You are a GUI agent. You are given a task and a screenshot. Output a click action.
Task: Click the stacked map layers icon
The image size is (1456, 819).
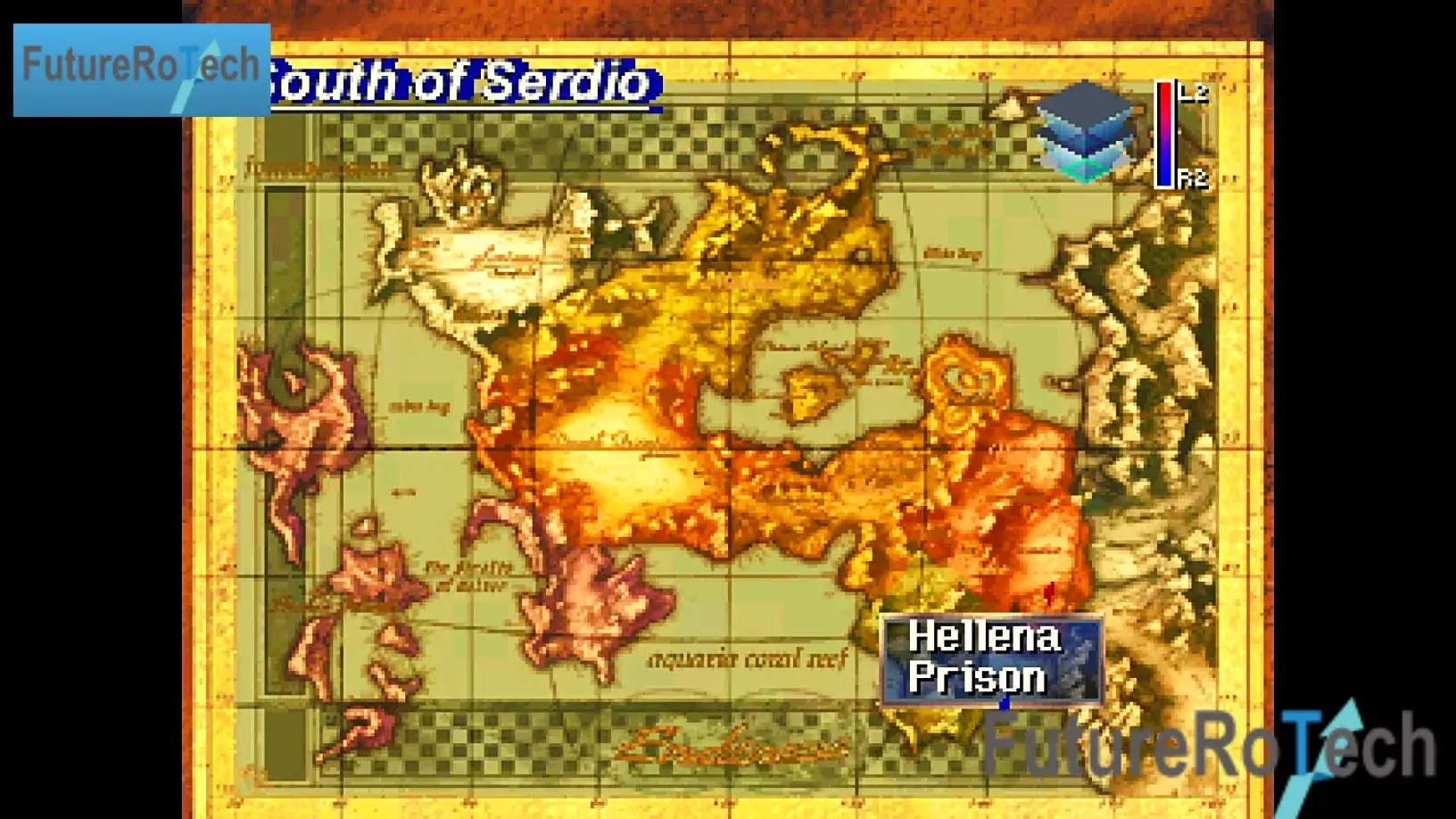coord(1087,130)
